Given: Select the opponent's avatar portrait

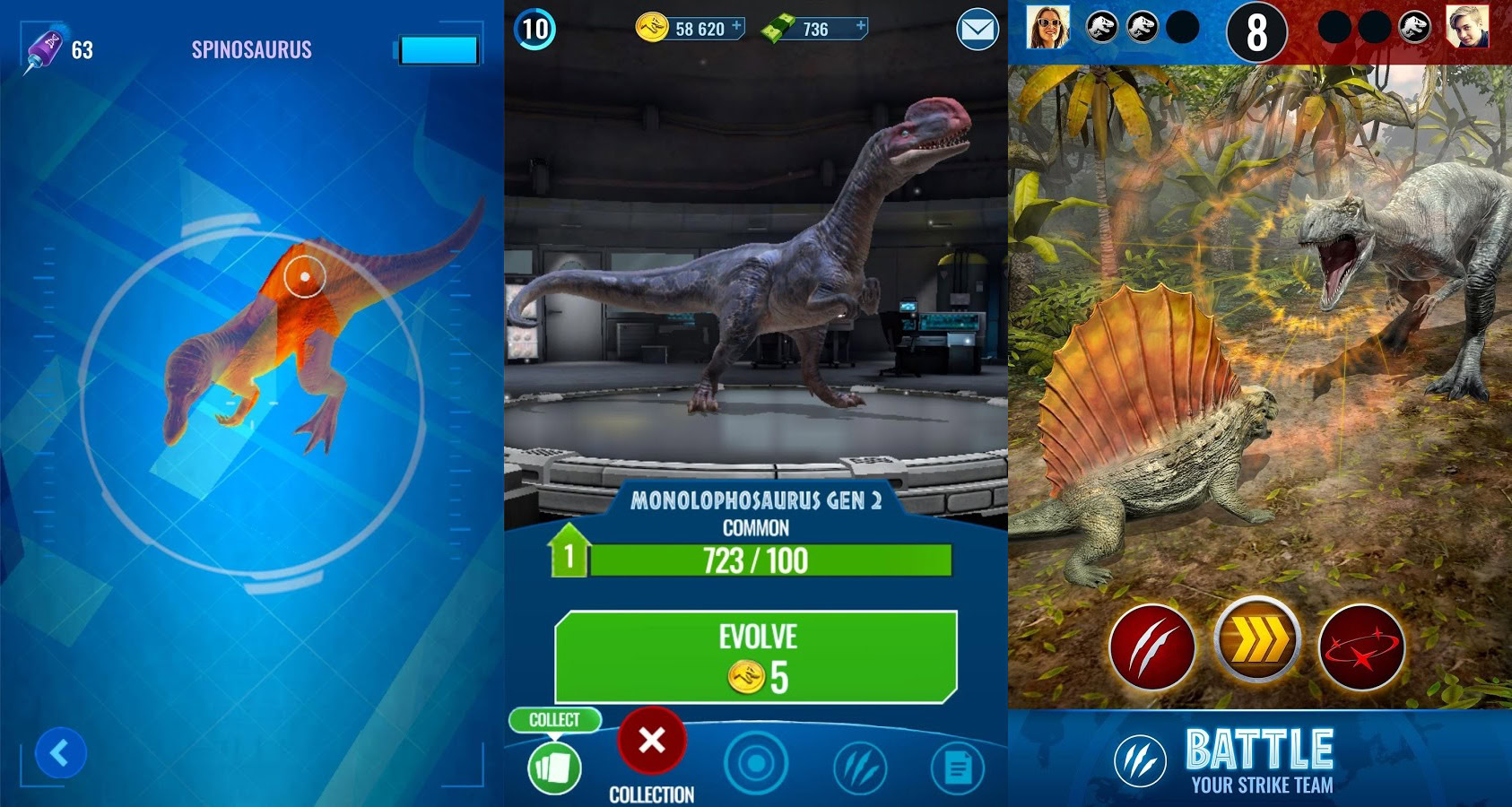Looking at the screenshot, I should (1468, 27).
